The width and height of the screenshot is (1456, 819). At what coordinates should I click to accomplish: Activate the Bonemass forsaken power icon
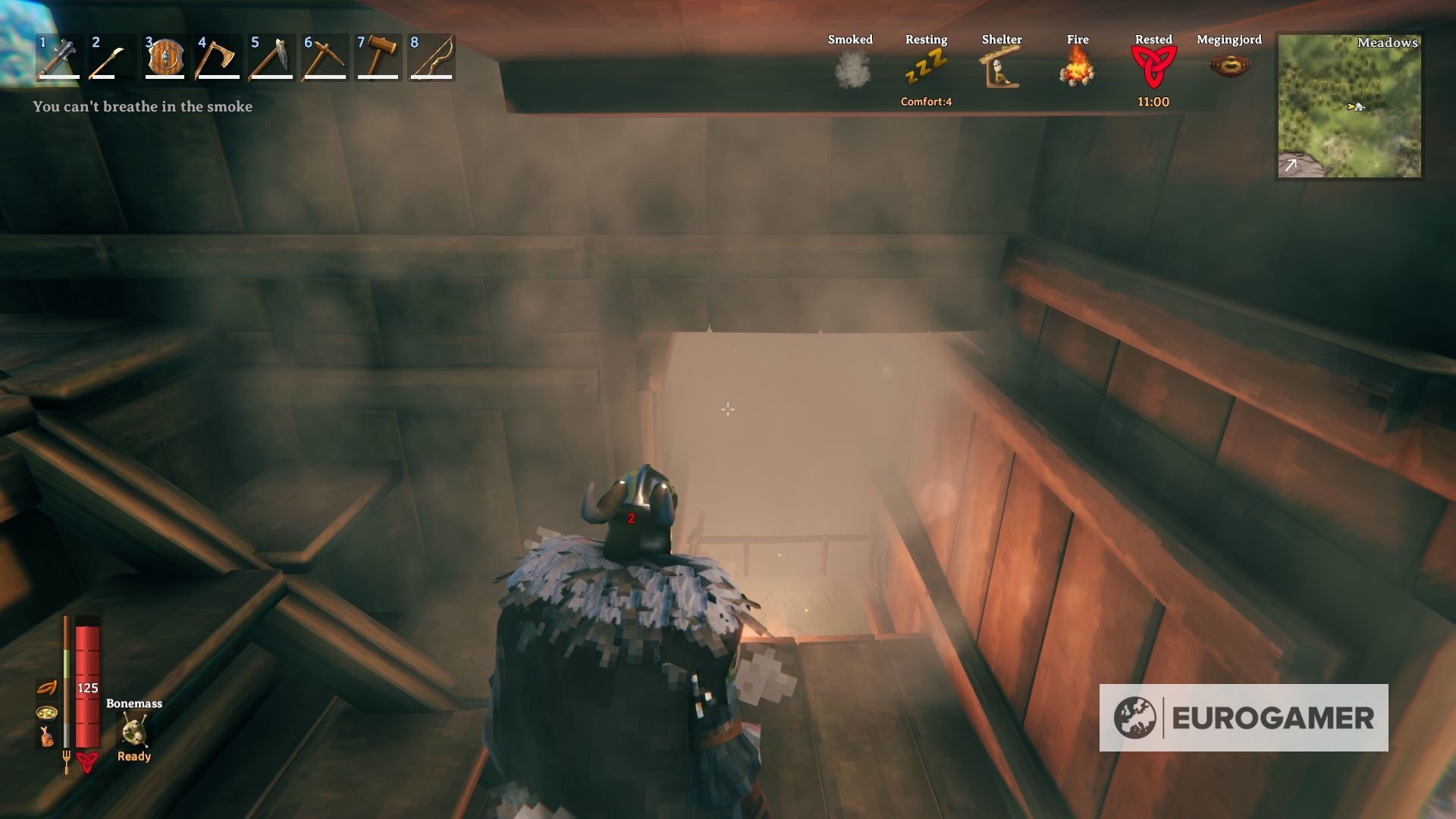[x=133, y=728]
